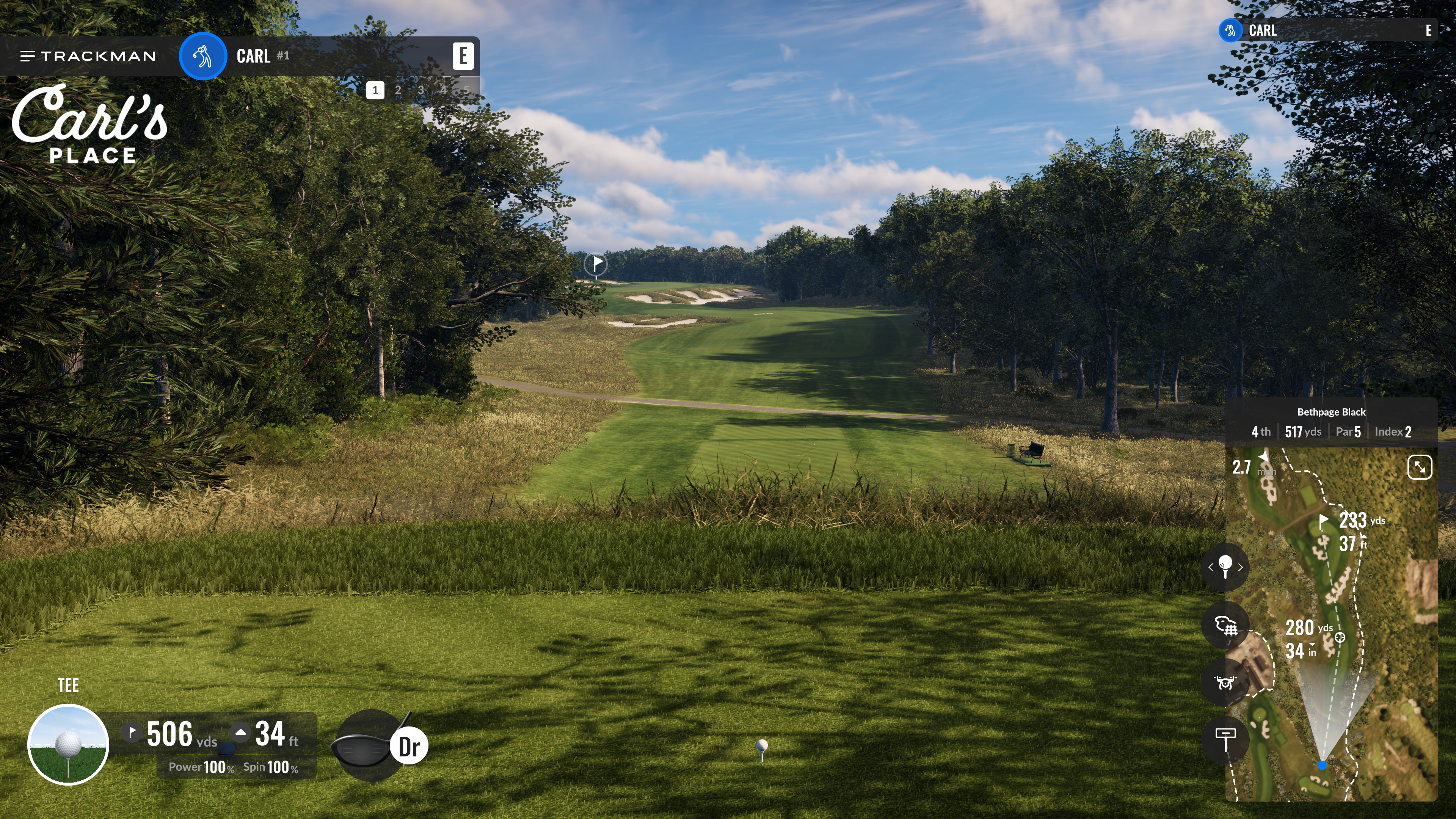This screenshot has width=1456, height=819.
Task: Click the tee ball lie thumbnail
Action: (x=68, y=744)
